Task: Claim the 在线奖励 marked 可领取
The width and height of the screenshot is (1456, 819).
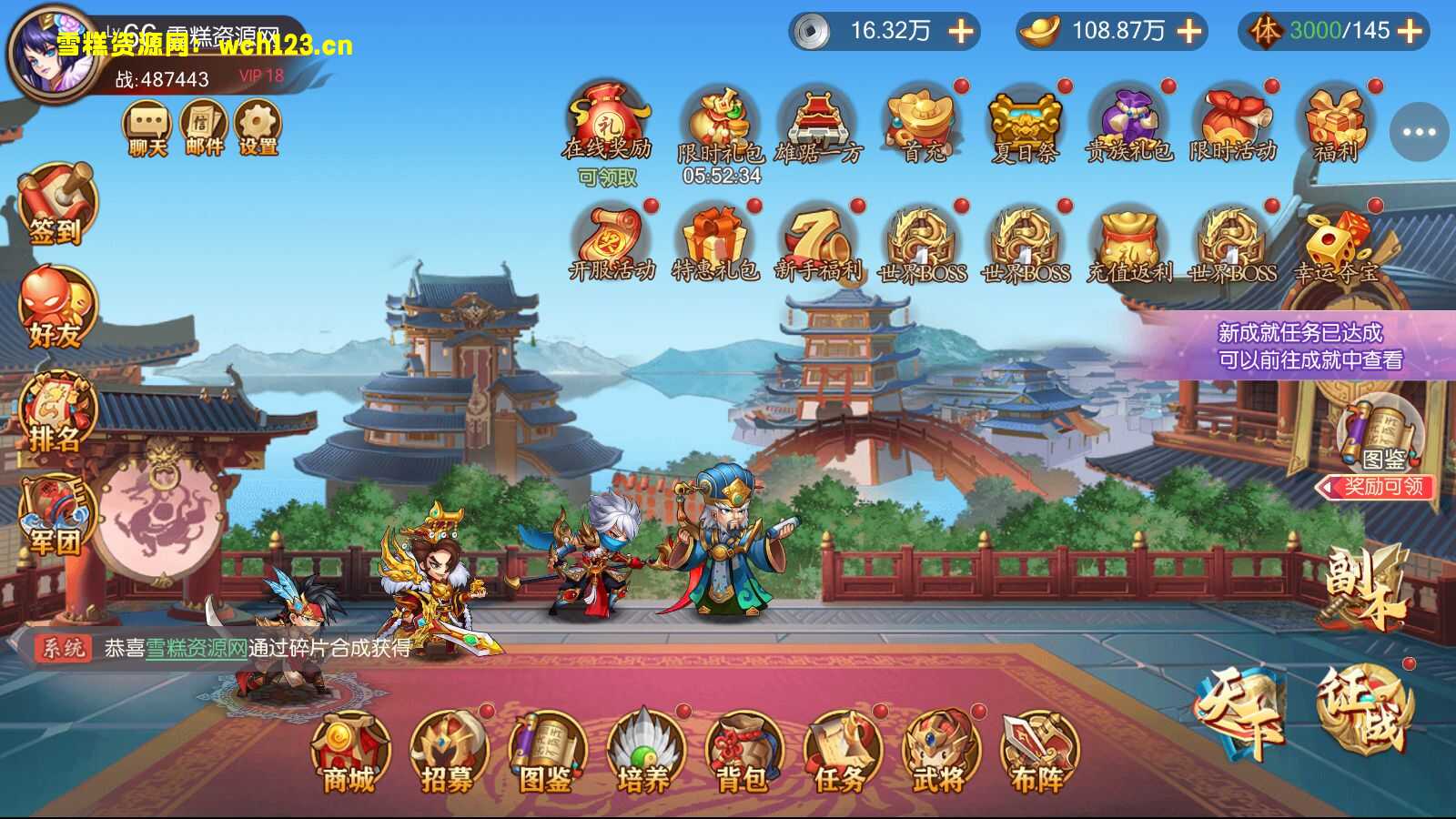Action: 608,121
